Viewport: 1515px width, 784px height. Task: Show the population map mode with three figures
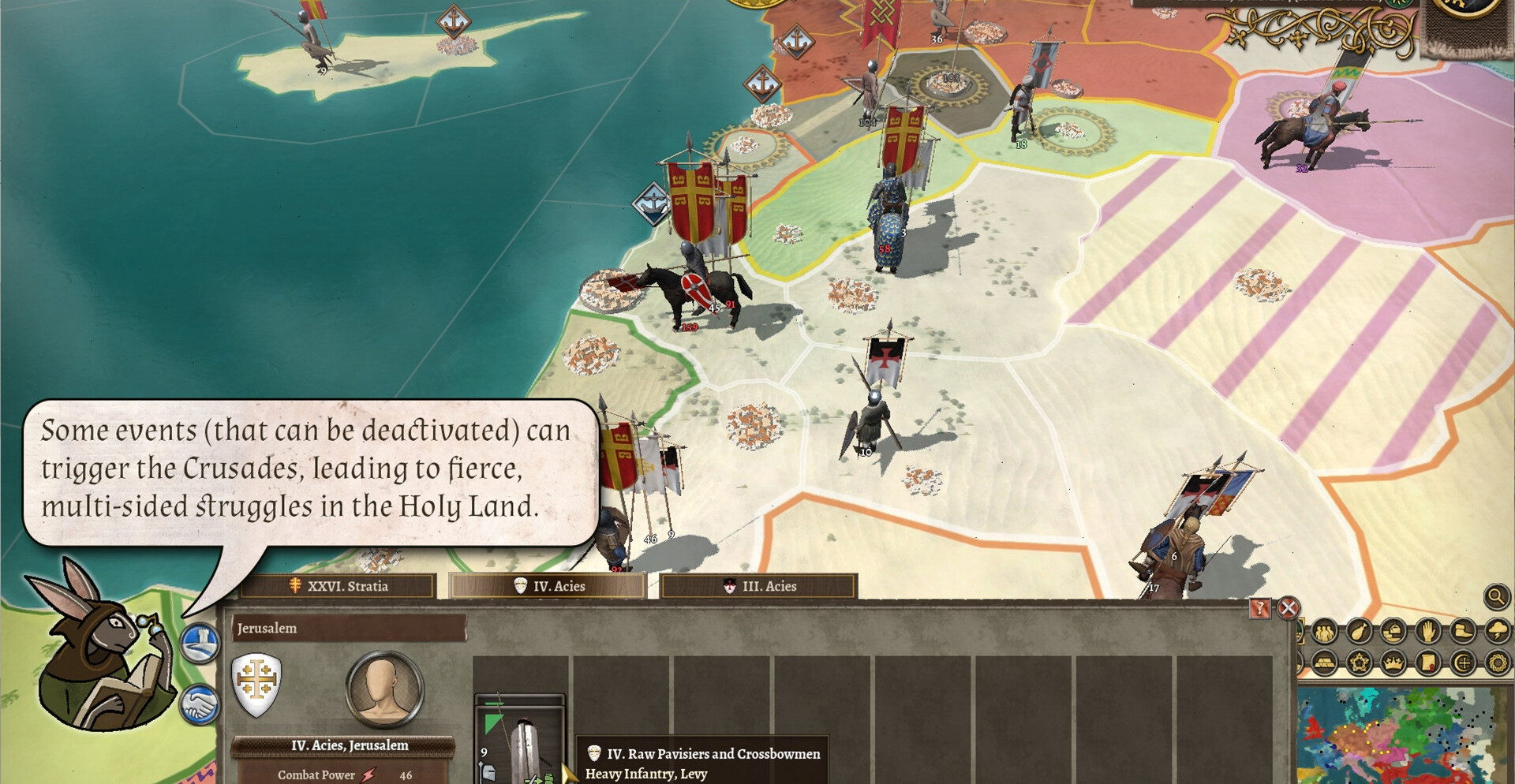[x=1325, y=632]
